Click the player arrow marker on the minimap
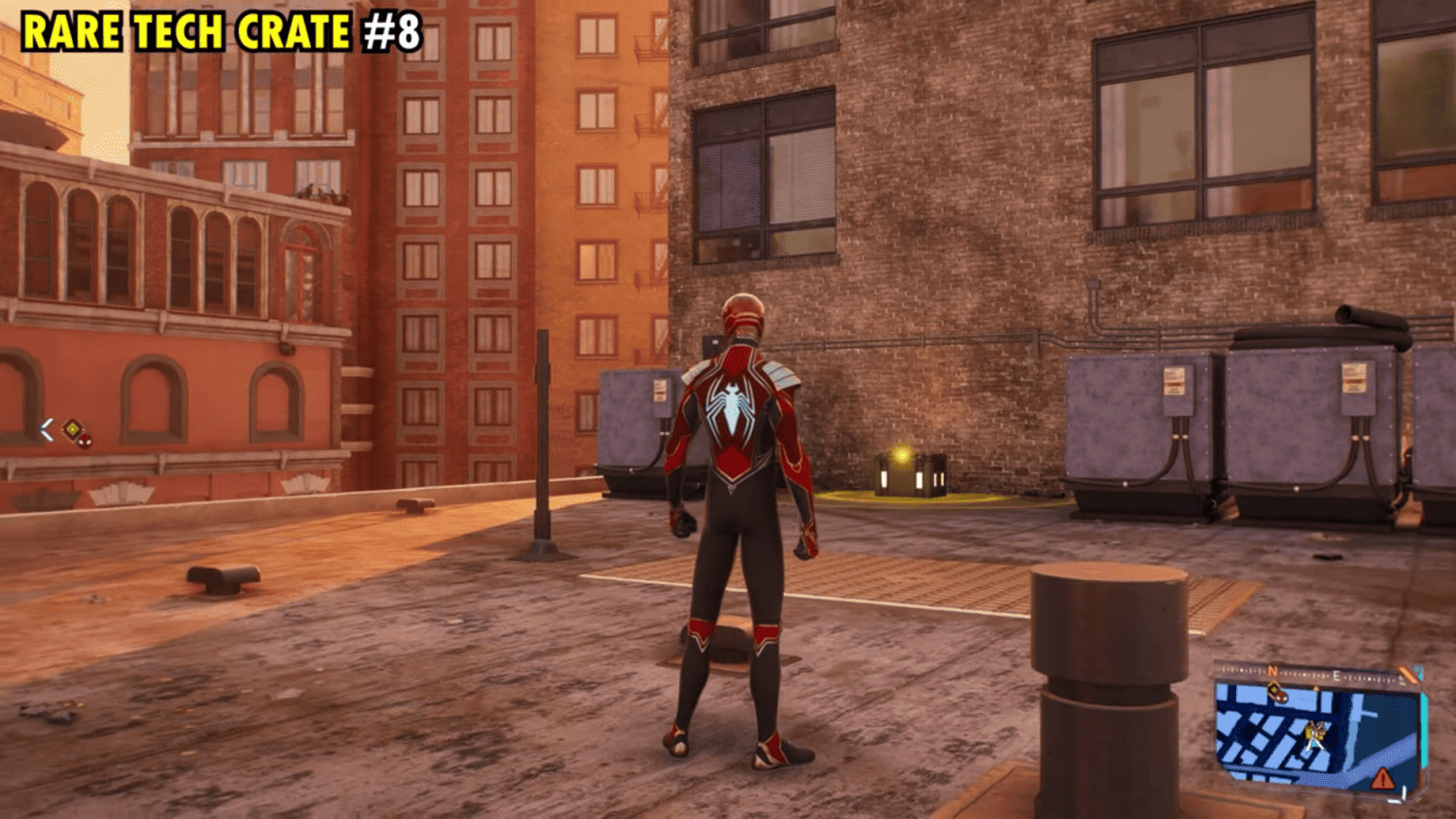This screenshot has height=819, width=1456. click(x=1315, y=741)
